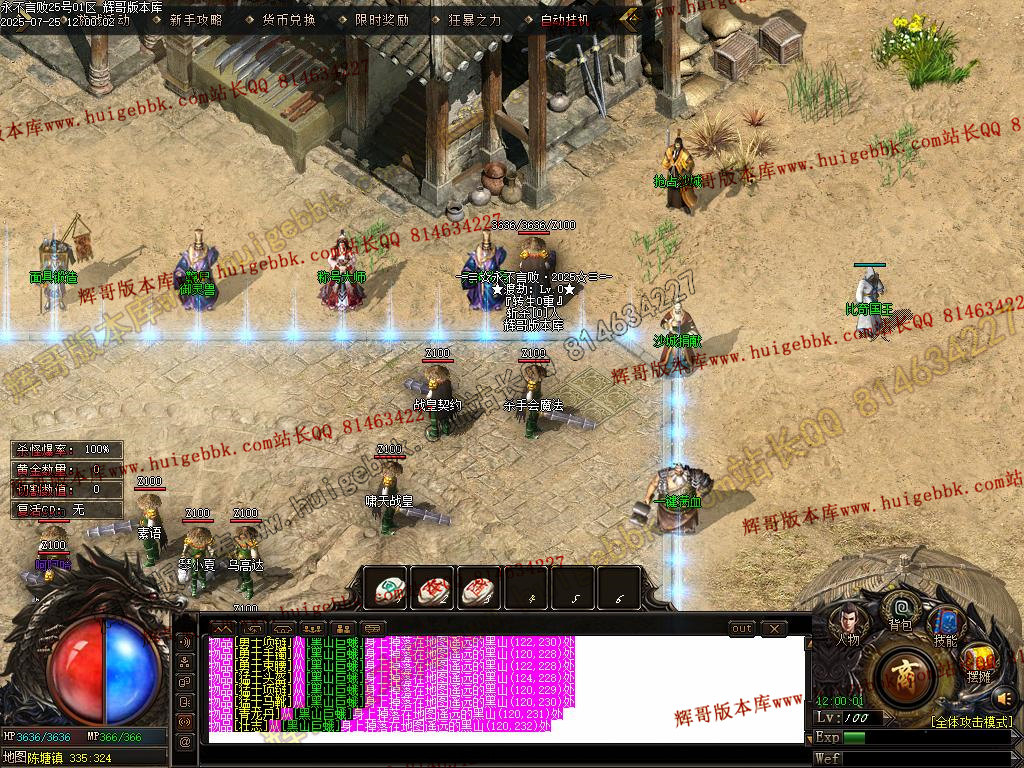
Task: Use the item in hotbar slot 2
Action: (x=432, y=589)
